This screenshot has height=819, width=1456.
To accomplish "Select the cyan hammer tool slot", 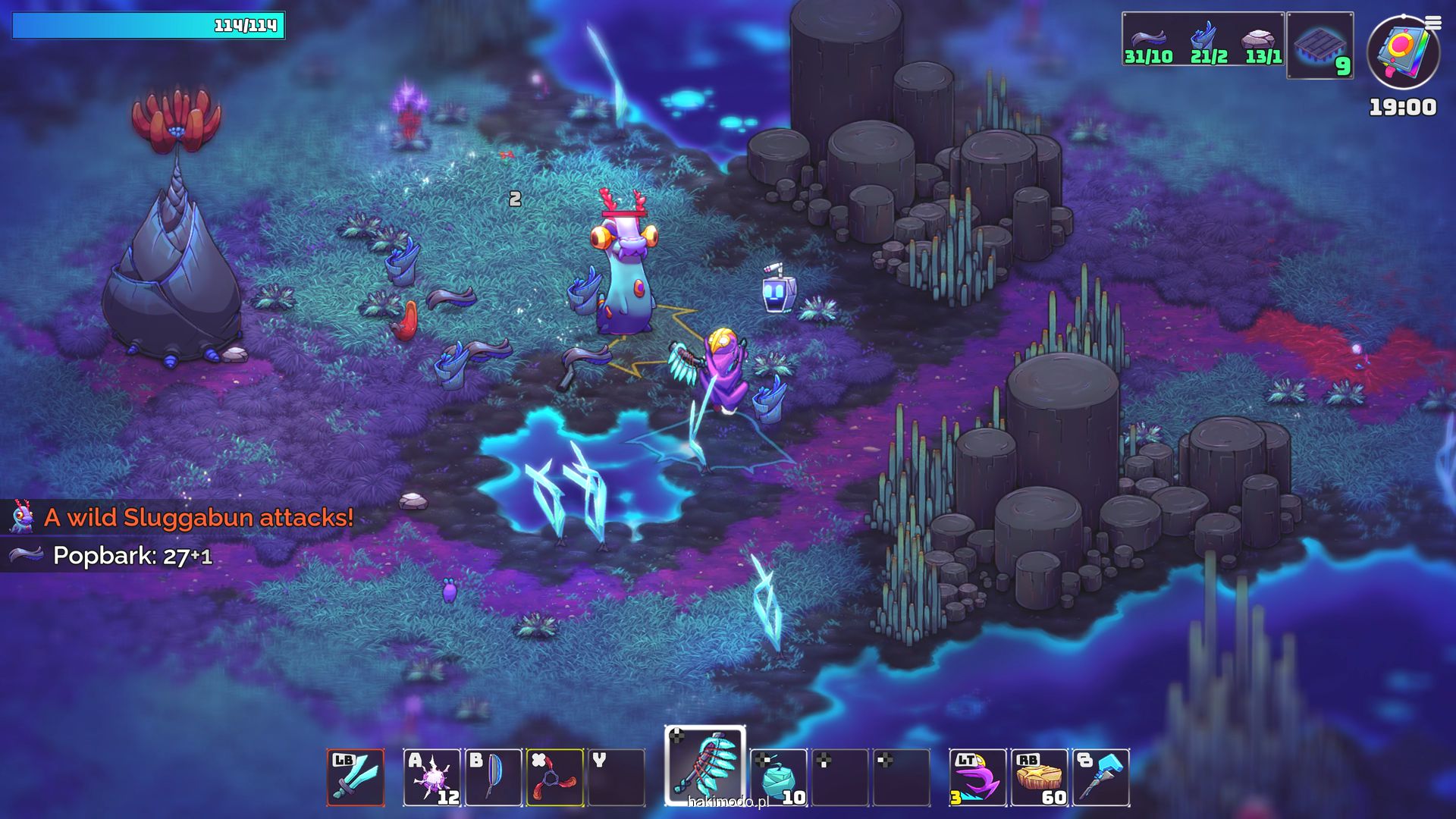I will [x=1101, y=777].
